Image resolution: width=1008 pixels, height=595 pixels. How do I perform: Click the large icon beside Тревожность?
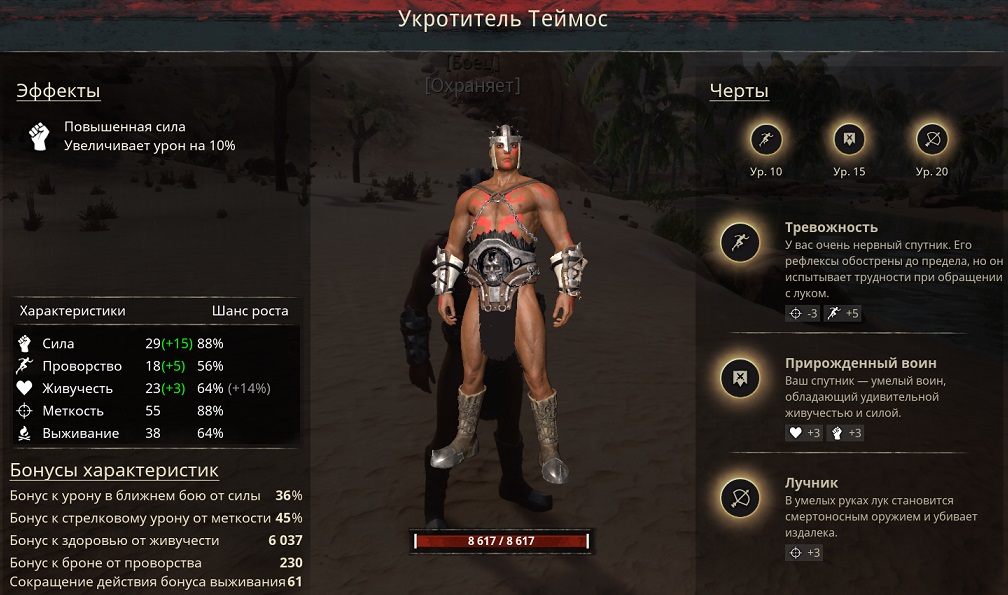click(x=741, y=242)
